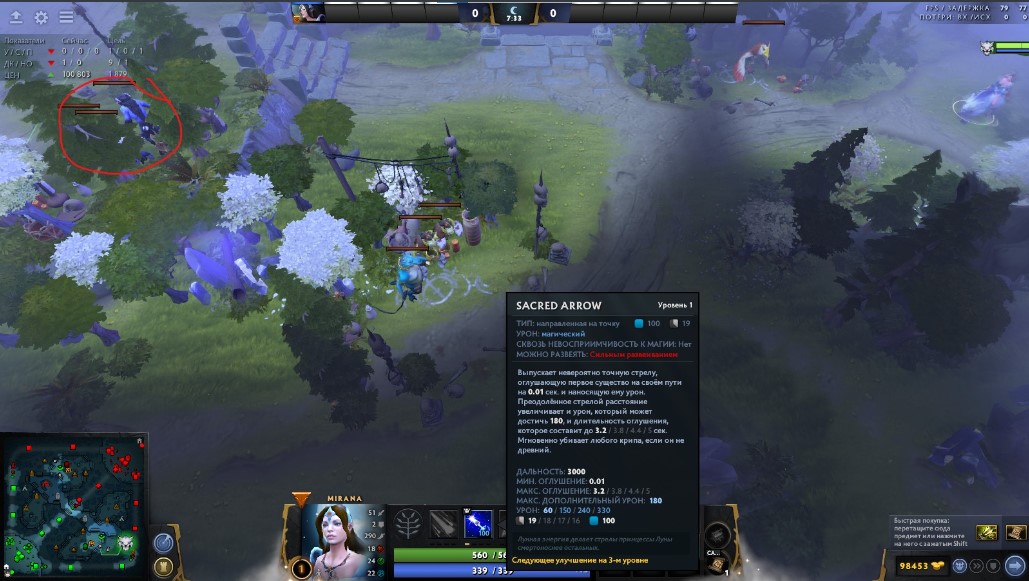Choose the scroll quick-buy item

click(x=1015, y=532)
